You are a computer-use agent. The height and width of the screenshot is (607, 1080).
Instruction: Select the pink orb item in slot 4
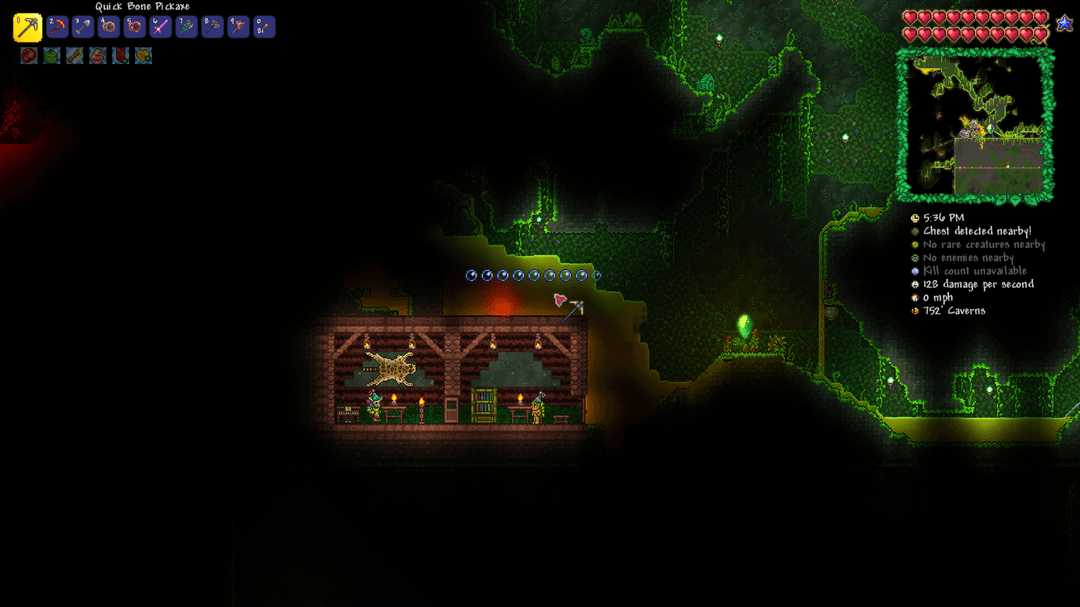tap(109, 27)
